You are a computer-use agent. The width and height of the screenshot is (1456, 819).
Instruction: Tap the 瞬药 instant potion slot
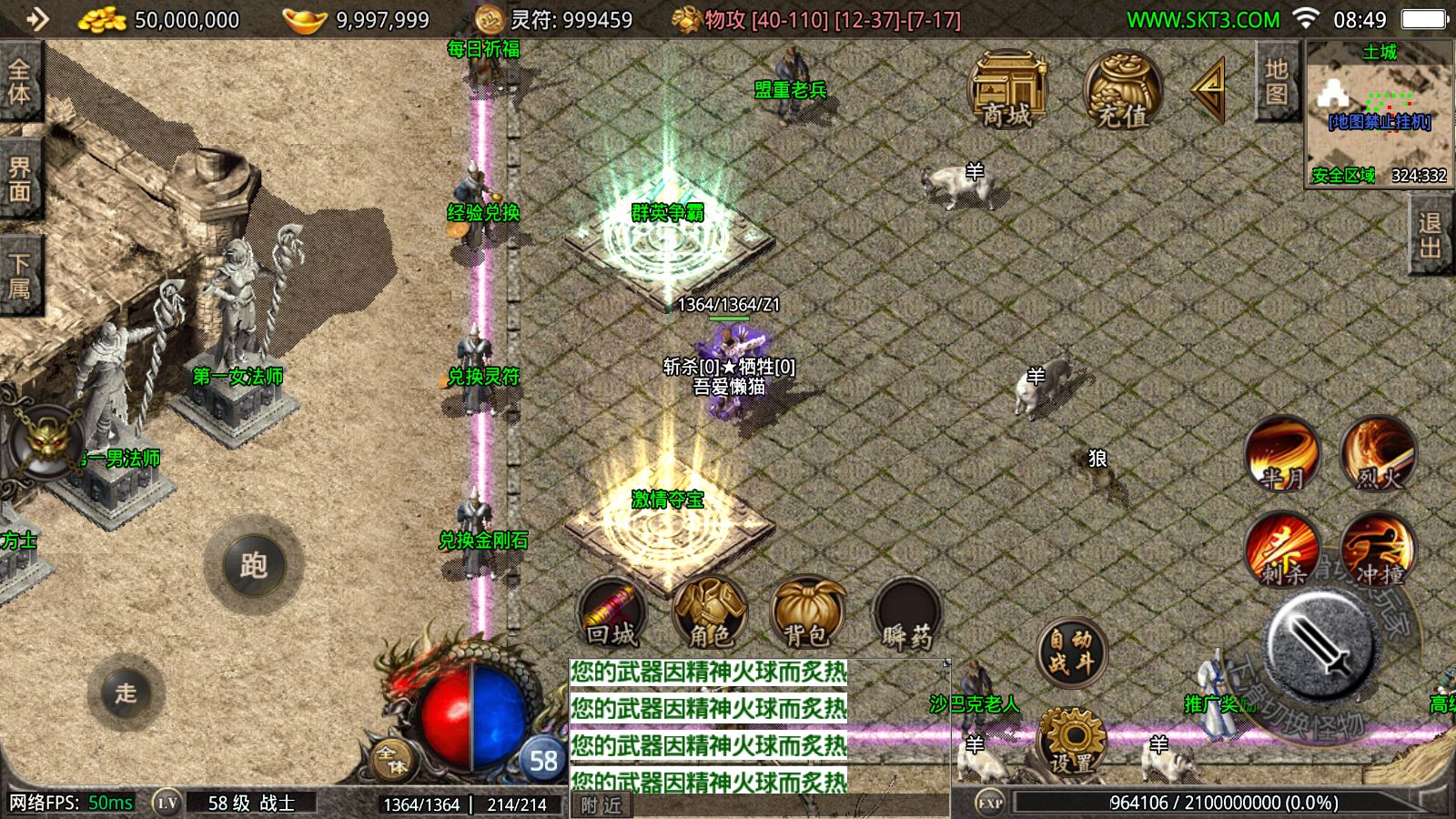click(906, 614)
